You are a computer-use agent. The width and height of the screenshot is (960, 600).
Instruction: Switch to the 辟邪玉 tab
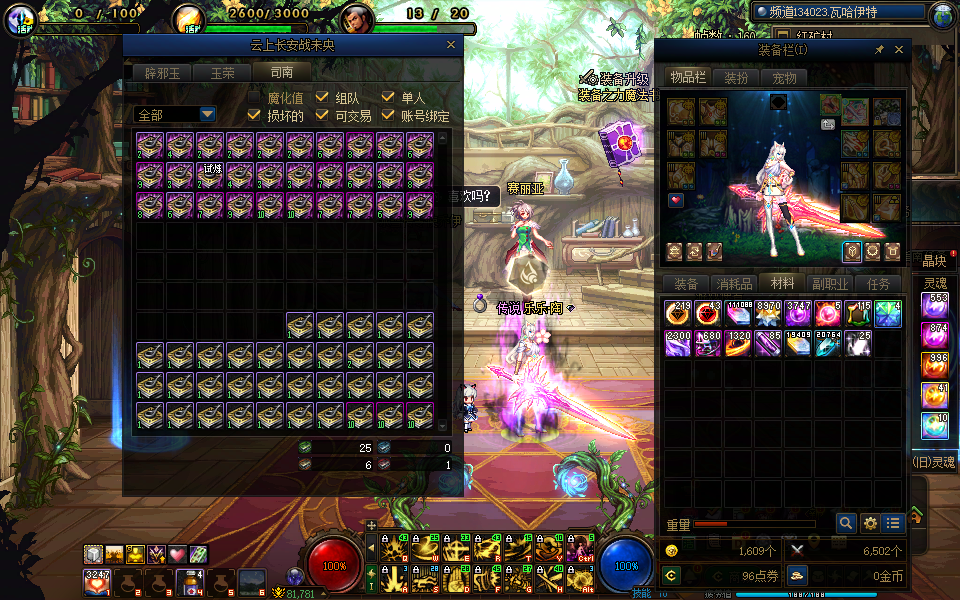click(162, 72)
